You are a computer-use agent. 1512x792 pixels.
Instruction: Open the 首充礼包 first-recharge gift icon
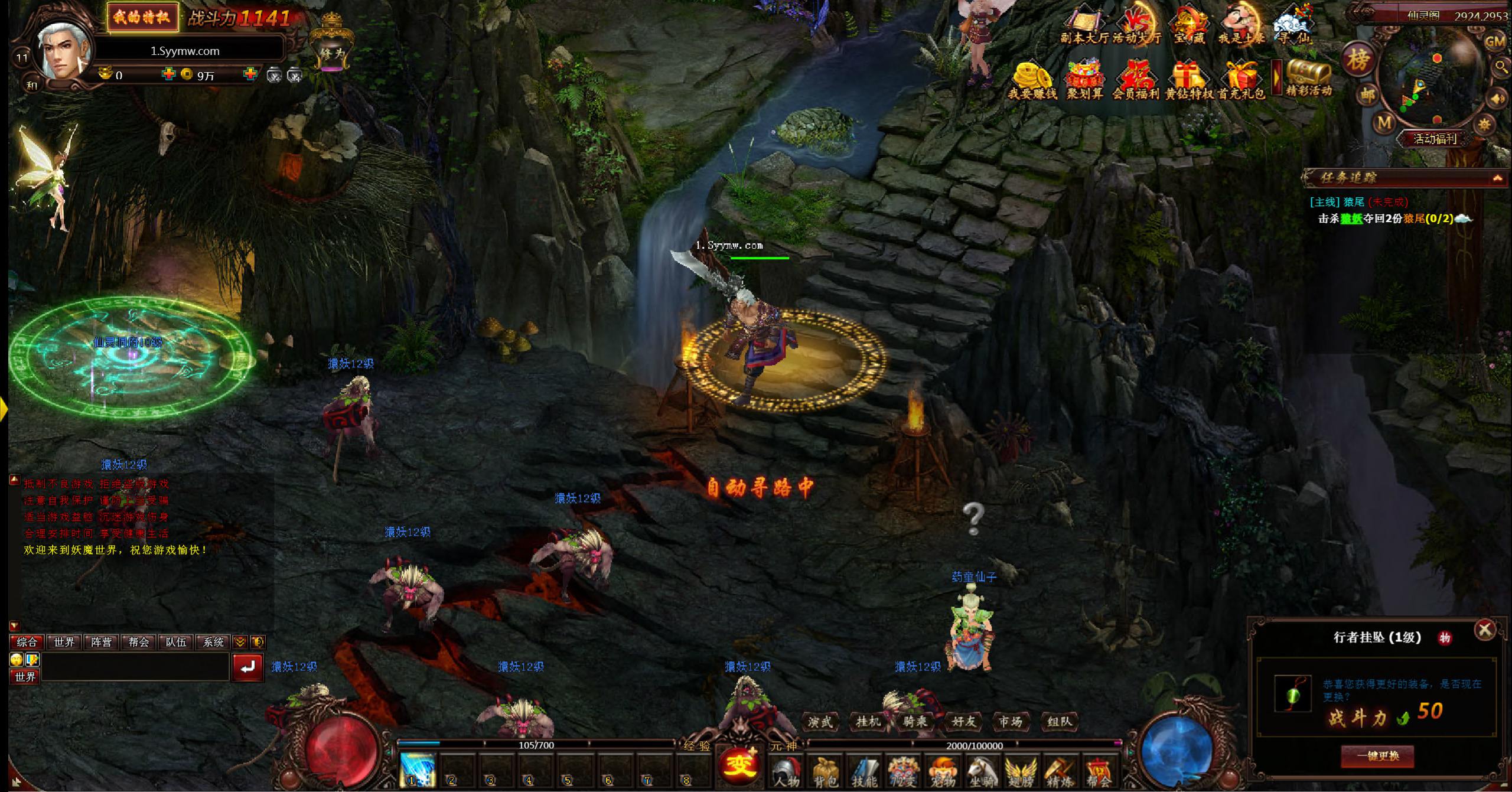[1241, 81]
